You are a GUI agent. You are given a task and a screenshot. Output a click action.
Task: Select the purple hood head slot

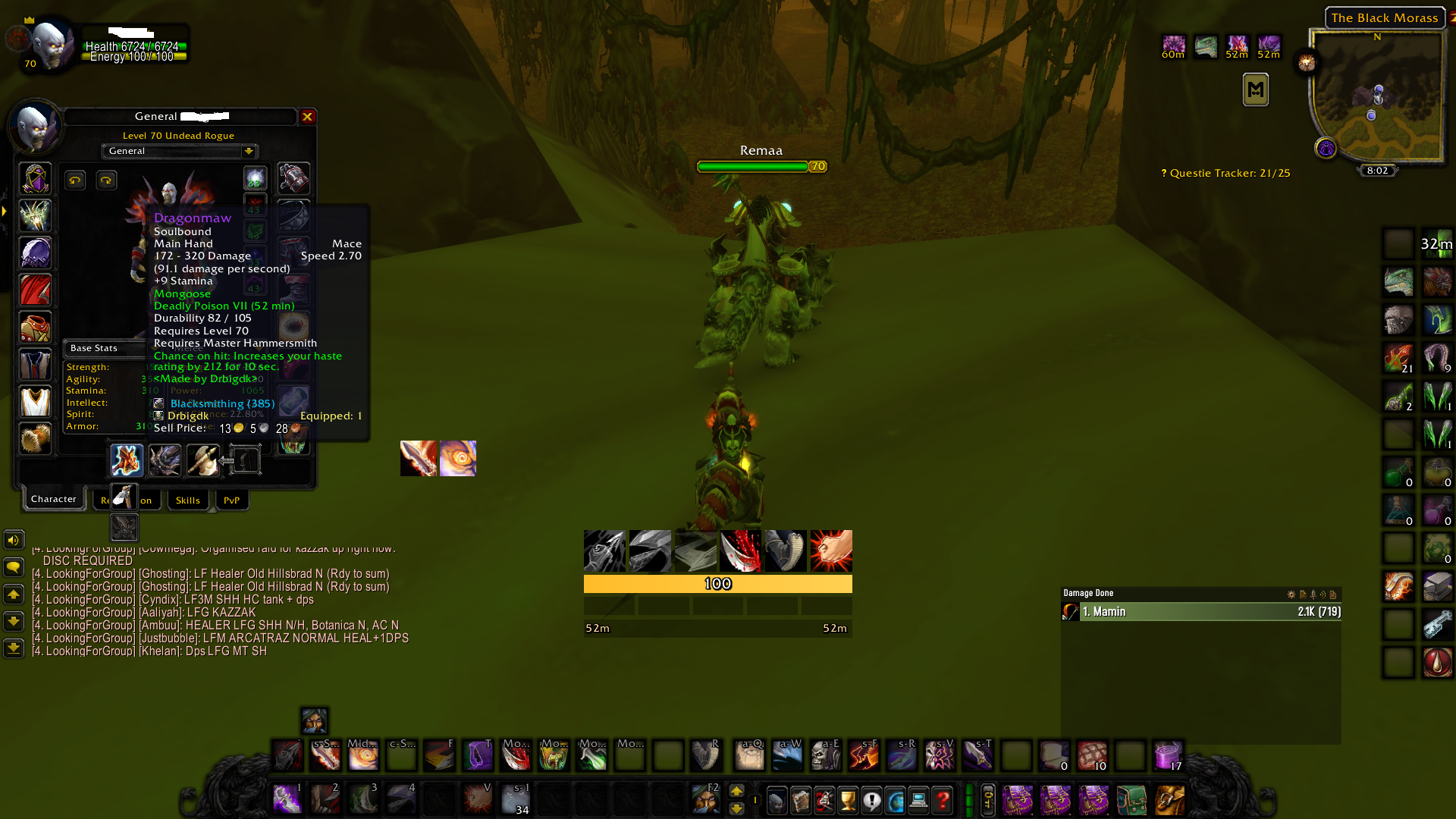[36, 179]
